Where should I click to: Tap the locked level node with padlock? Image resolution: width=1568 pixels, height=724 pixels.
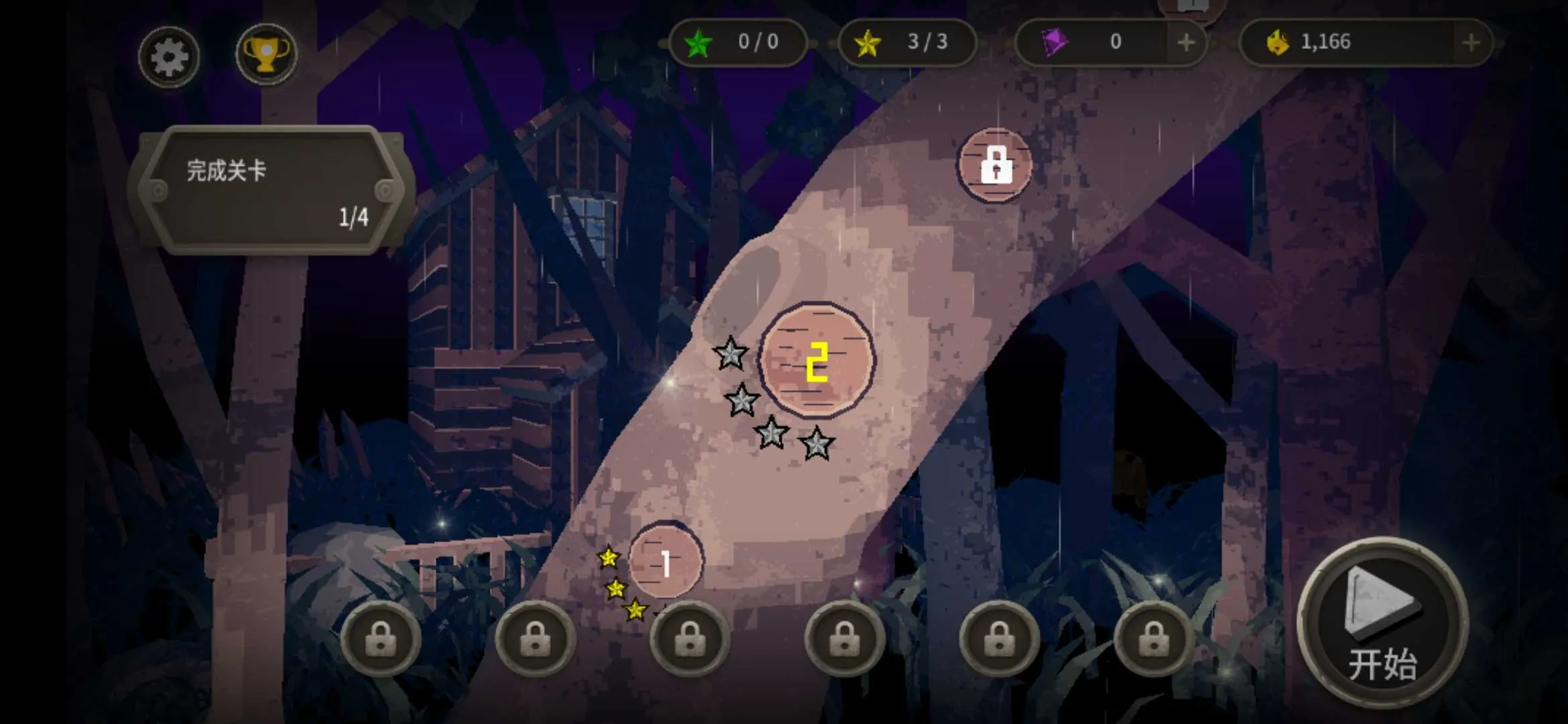(x=995, y=164)
